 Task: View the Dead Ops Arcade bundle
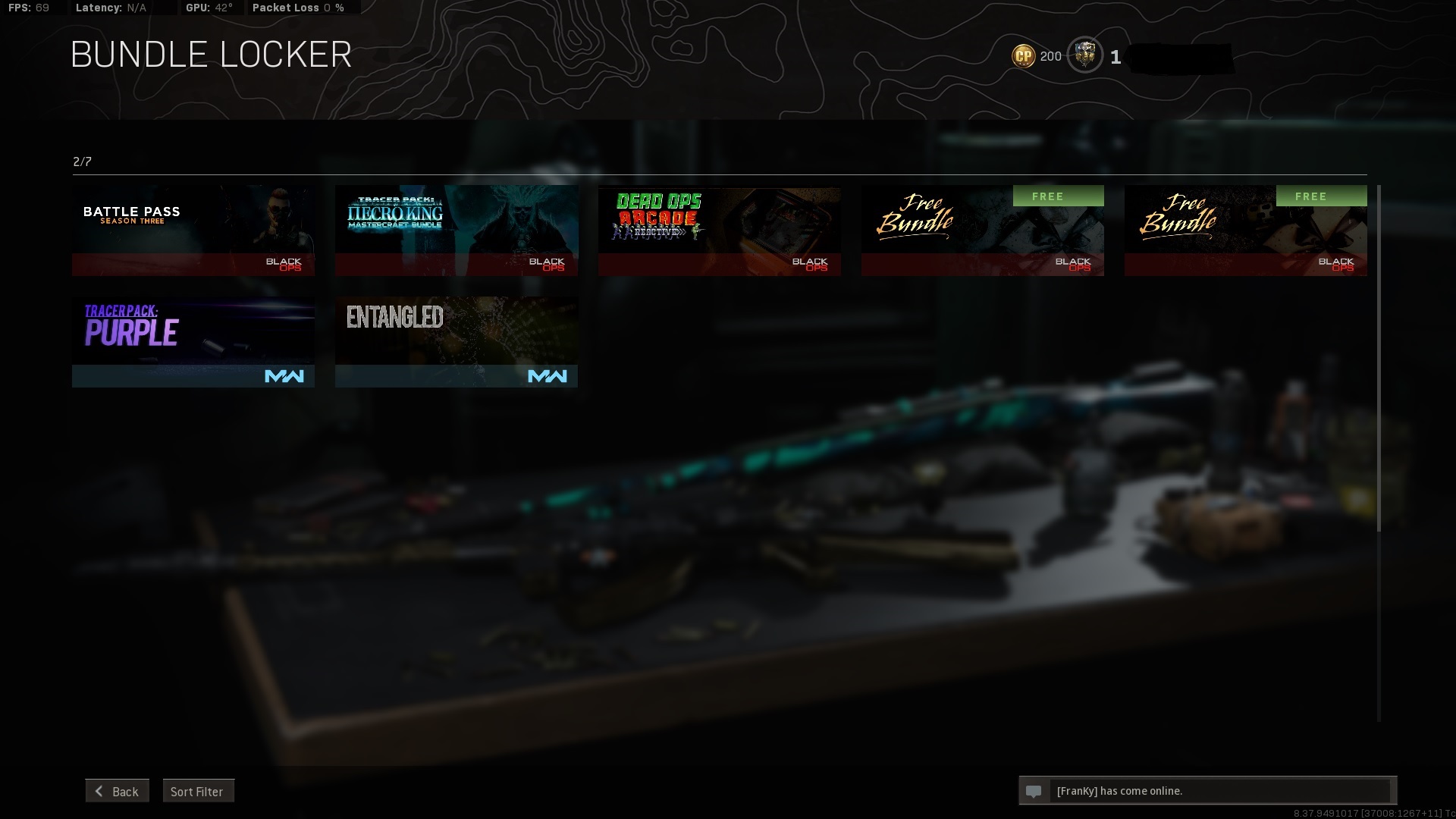click(719, 230)
